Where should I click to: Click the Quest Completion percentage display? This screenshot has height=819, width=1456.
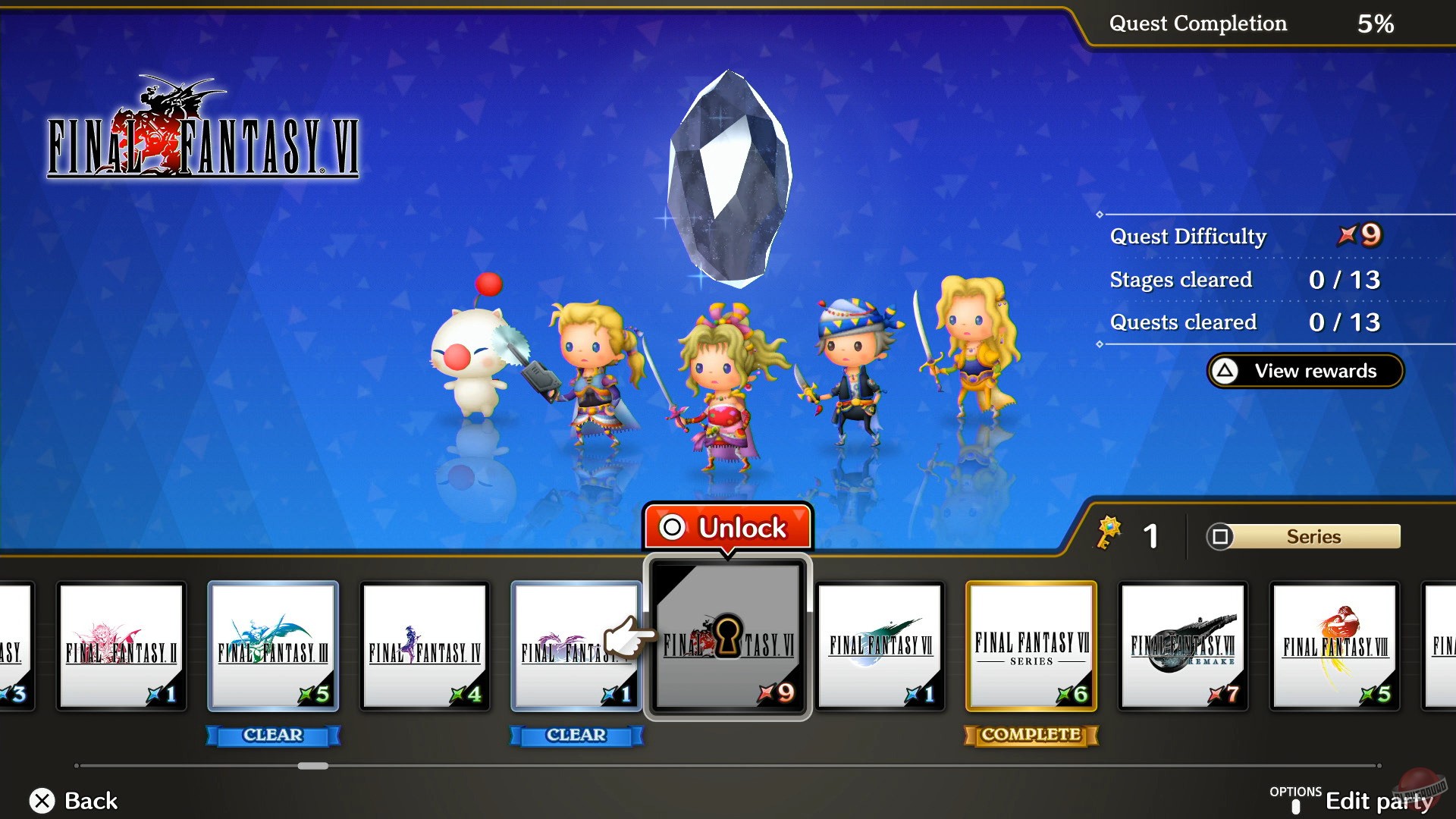click(x=1251, y=24)
